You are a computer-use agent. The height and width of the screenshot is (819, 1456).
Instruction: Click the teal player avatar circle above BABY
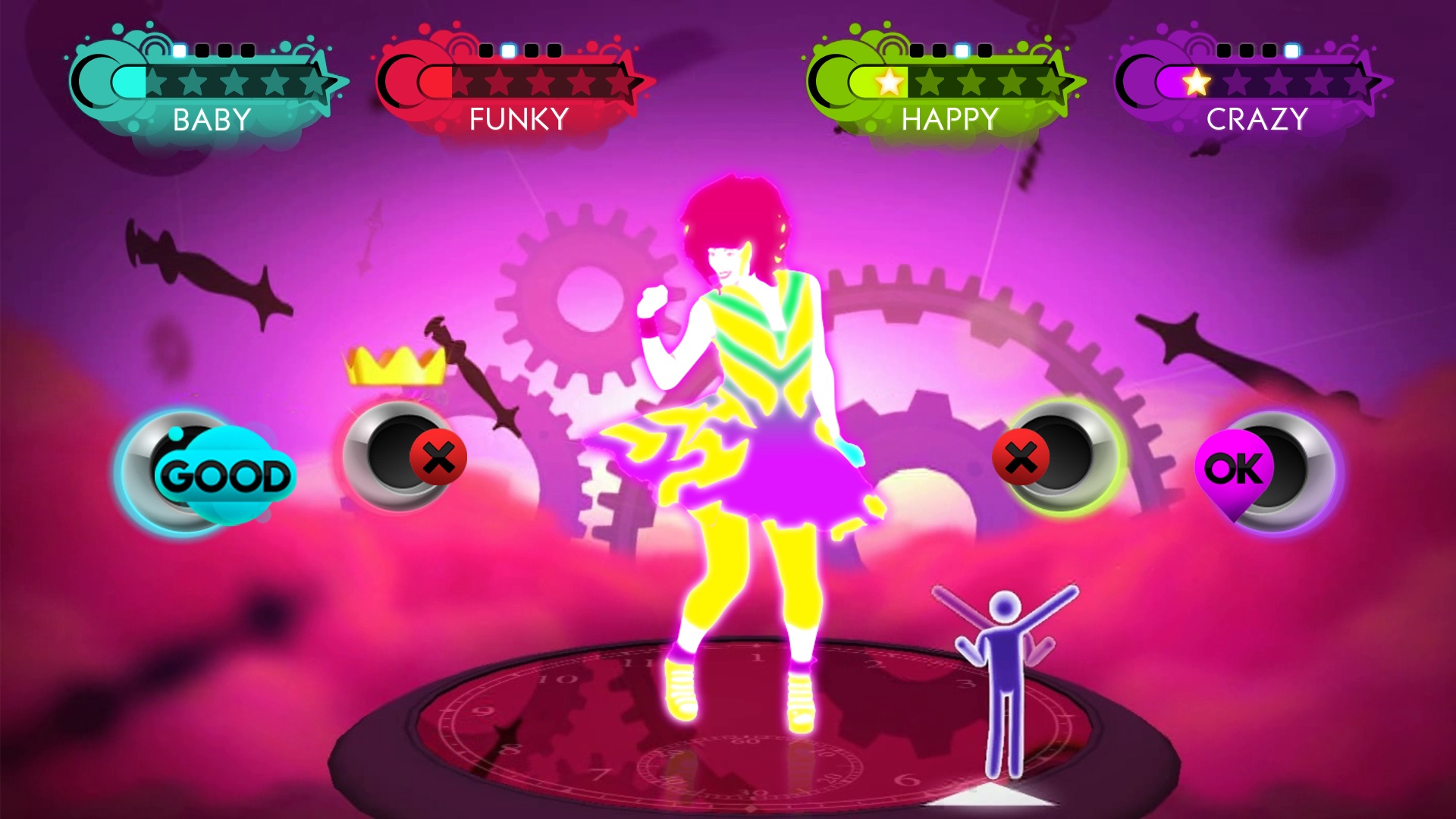(x=94, y=78)
